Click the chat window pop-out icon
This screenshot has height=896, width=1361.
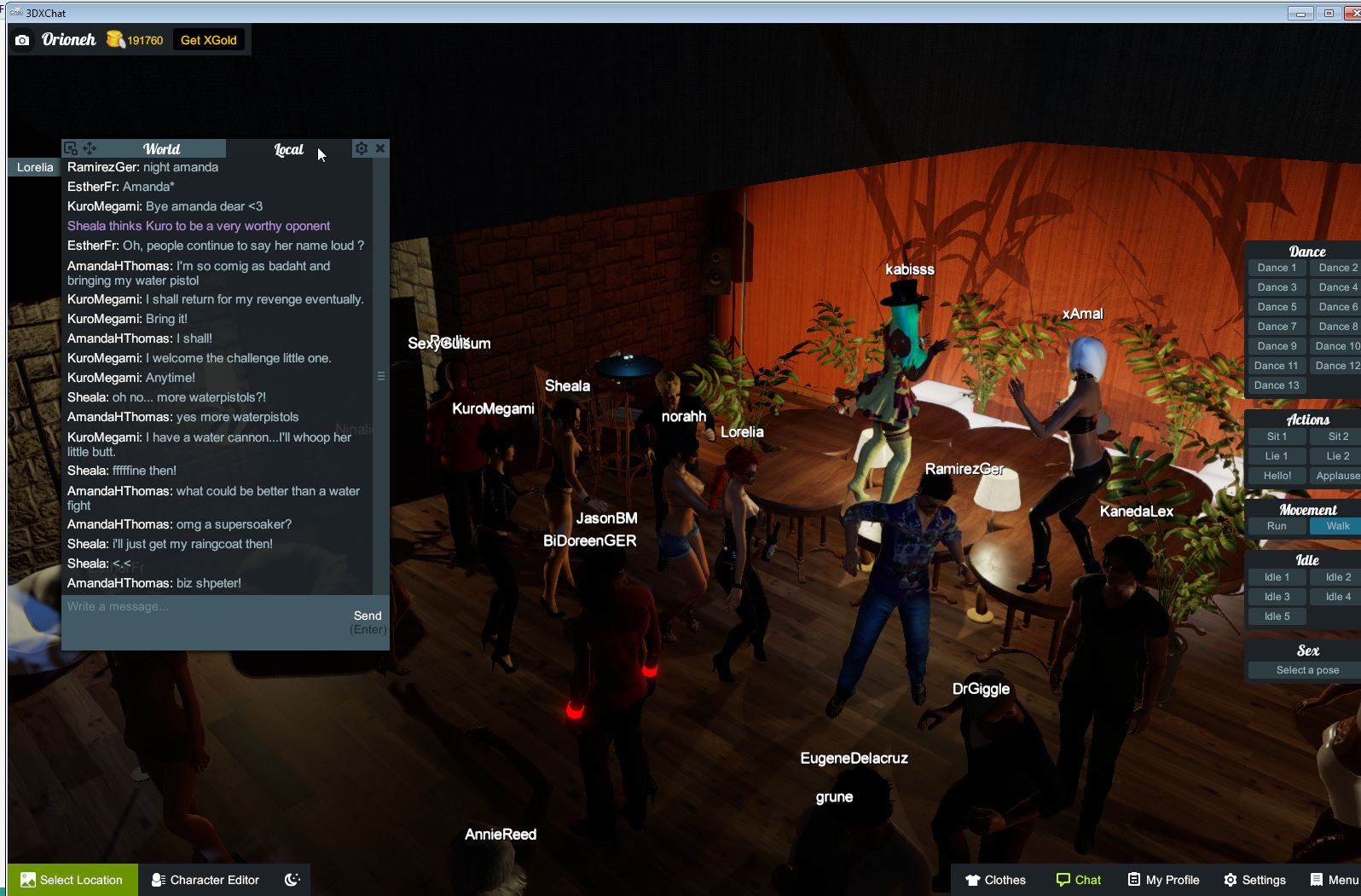pyautogui.click(x=71, y=147)
